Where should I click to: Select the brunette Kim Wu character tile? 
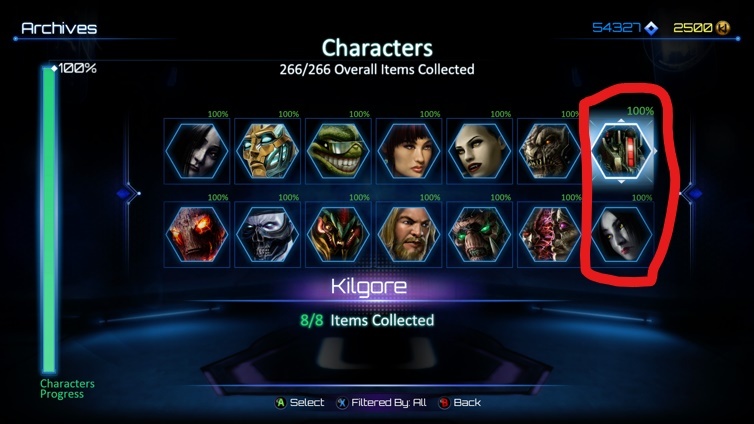click(408, 150)
